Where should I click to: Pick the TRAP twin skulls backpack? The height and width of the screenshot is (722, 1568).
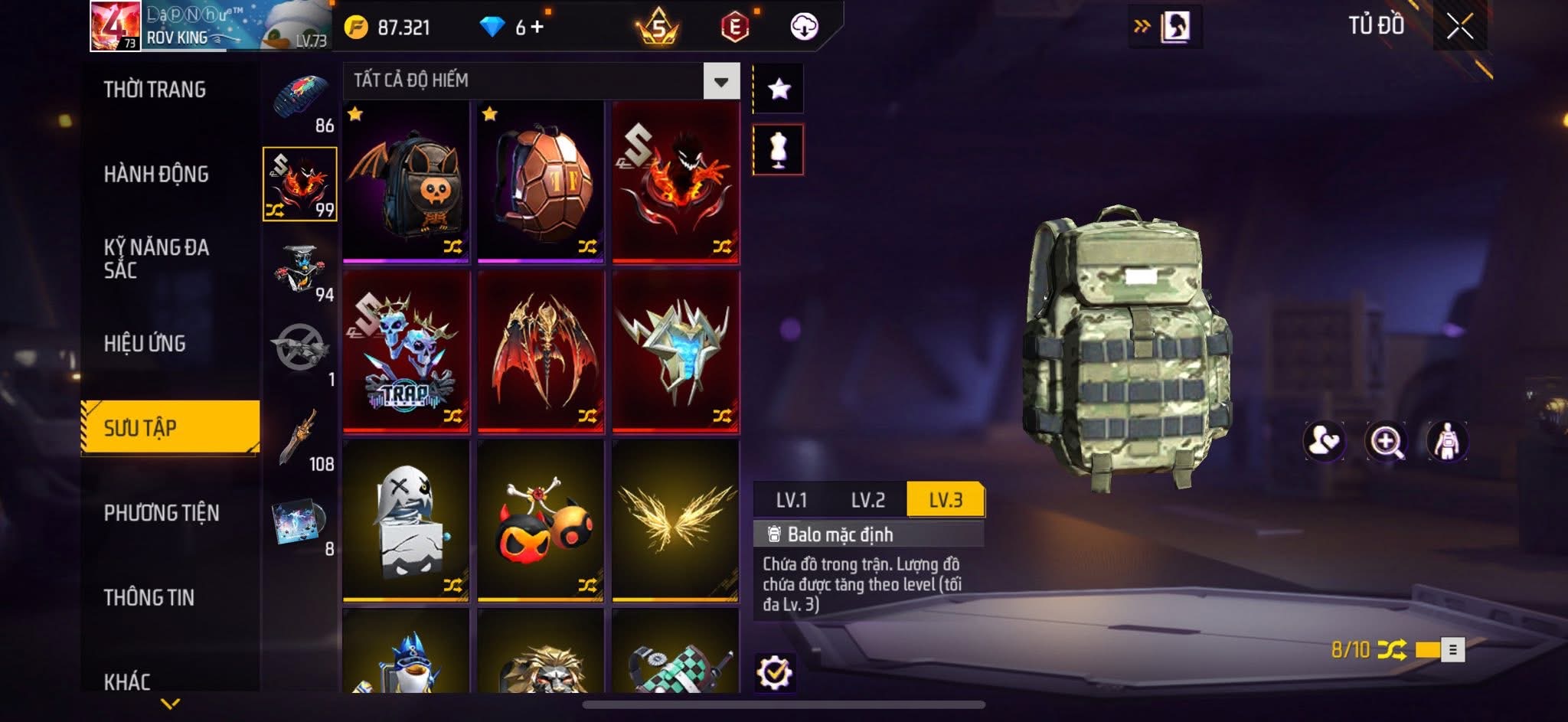tap(407, 351)
